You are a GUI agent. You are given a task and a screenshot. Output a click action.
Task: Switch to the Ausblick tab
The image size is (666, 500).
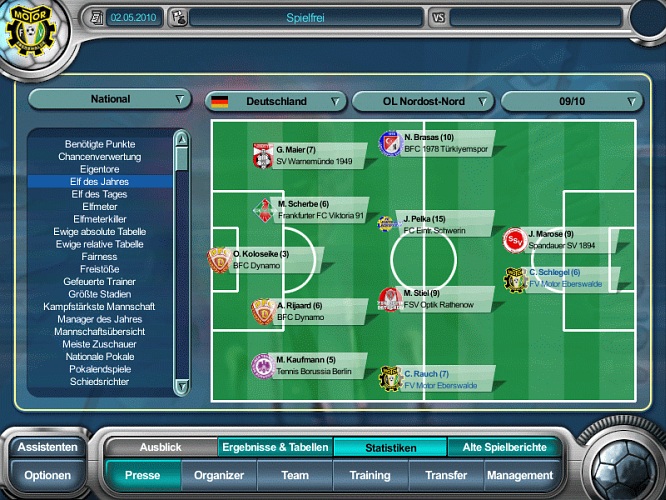(160, 448)
